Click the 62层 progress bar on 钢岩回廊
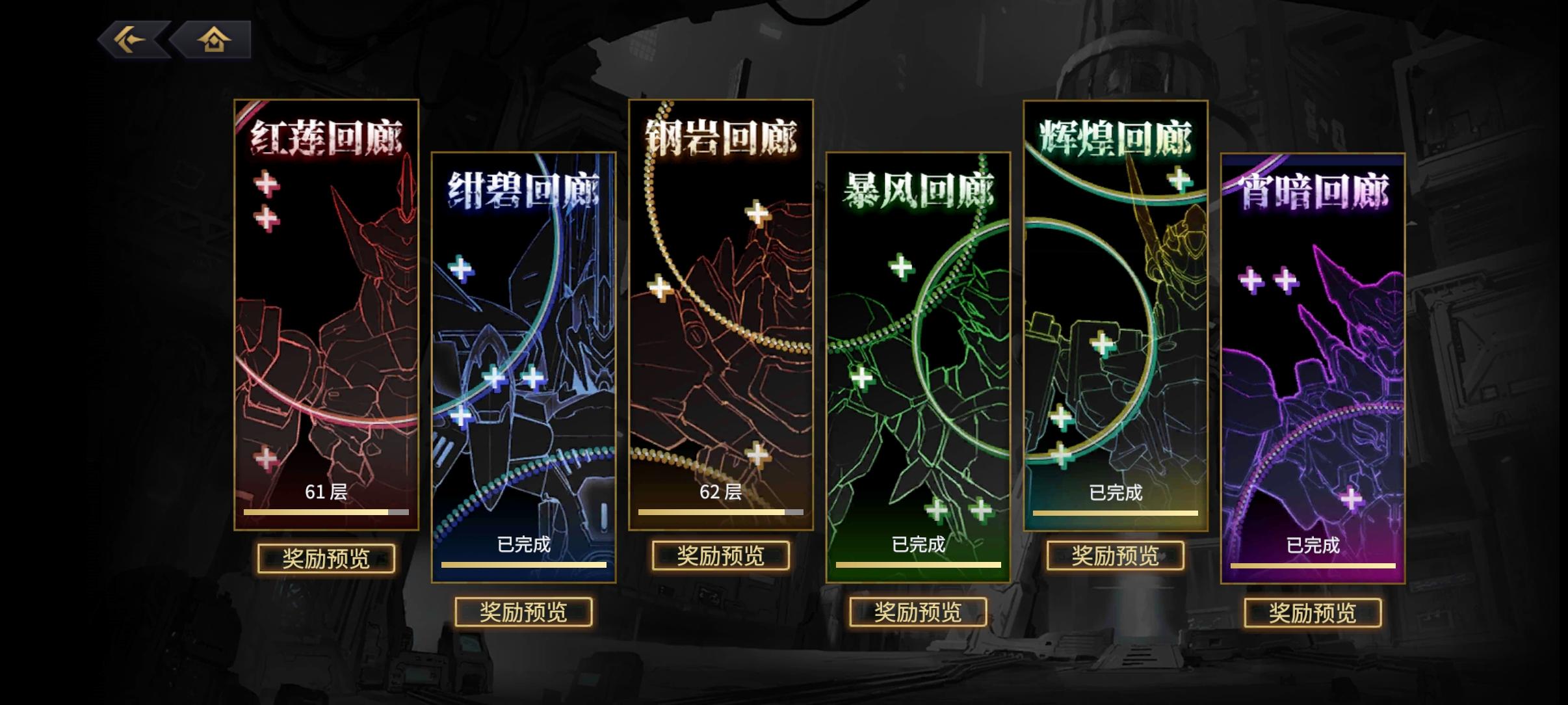The width and height of the screenshot is (1568, 705). click(x=720, y=513)
